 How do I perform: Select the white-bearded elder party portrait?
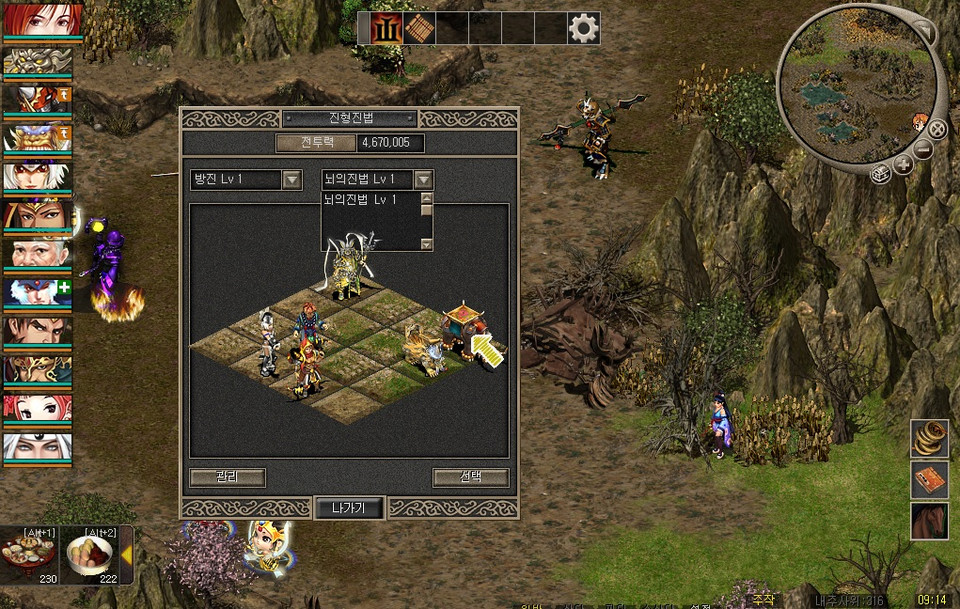coord(37,251)
